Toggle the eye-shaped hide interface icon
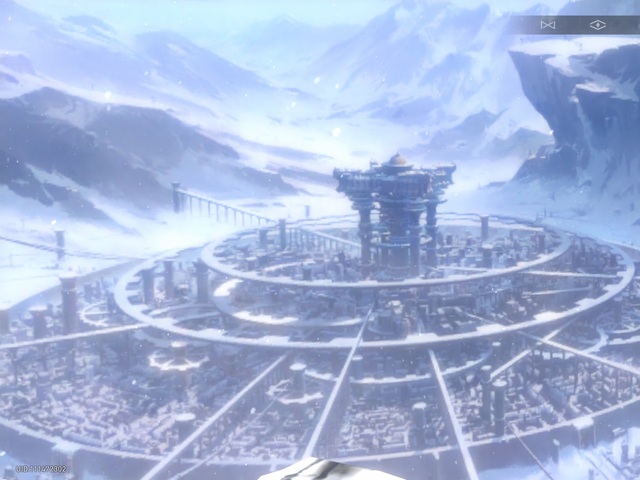Screen dimensions: 640x480 pyautogui.click(x=597, y=24)
